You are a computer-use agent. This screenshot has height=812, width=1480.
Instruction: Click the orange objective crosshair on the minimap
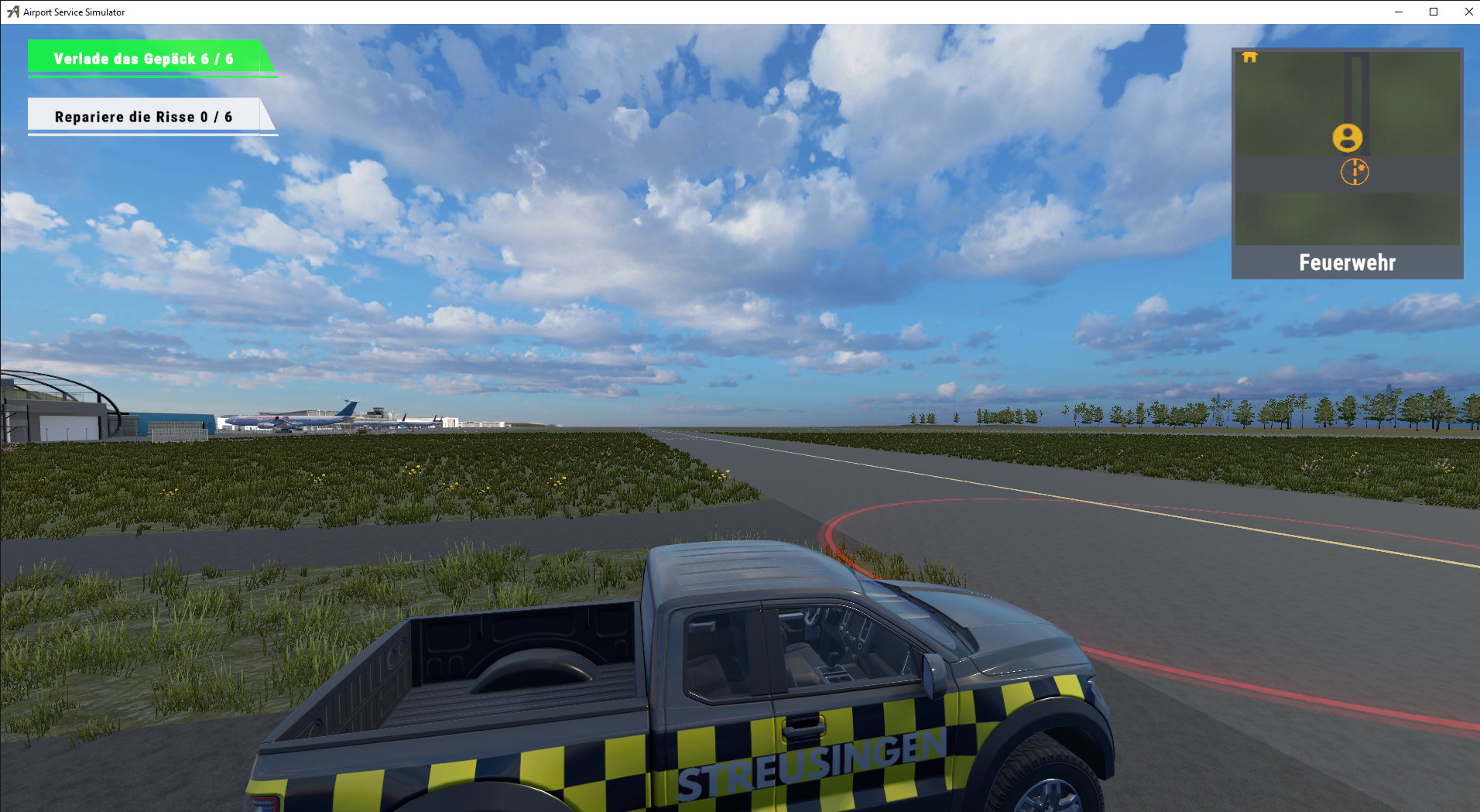pos(1355,172)
